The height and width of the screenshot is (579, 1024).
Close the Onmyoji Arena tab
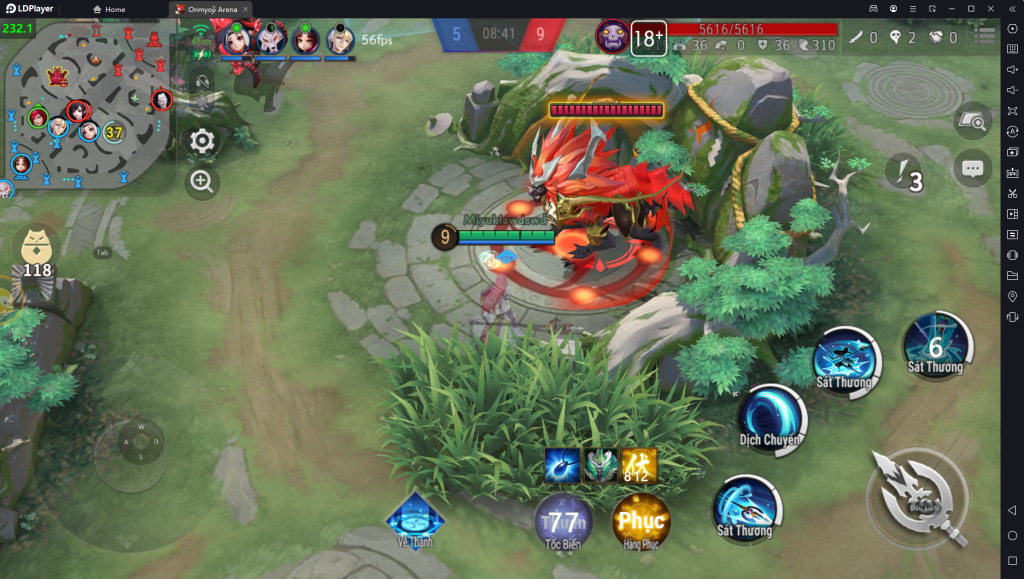pyautogui.click(x=245, y=9)
